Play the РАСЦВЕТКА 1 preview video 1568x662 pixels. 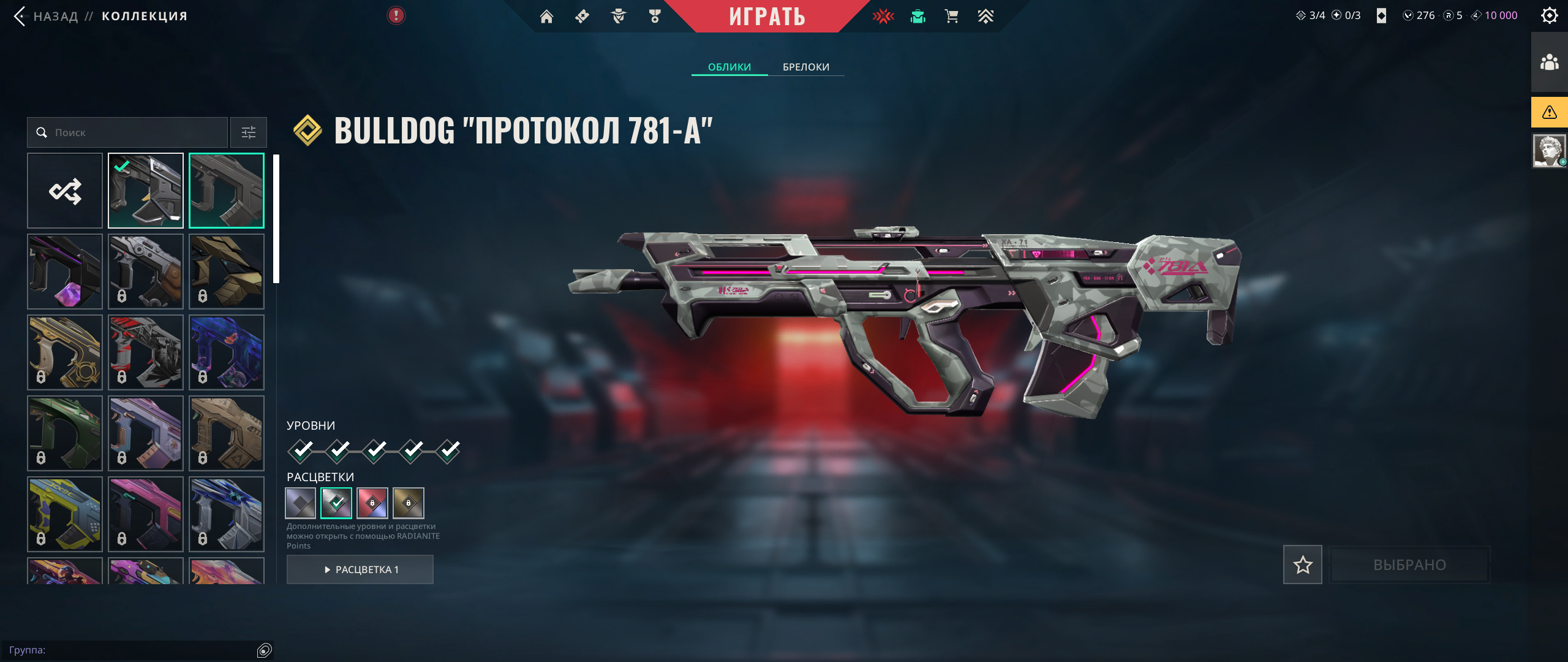pyautogui.click(x=360, y=569)
